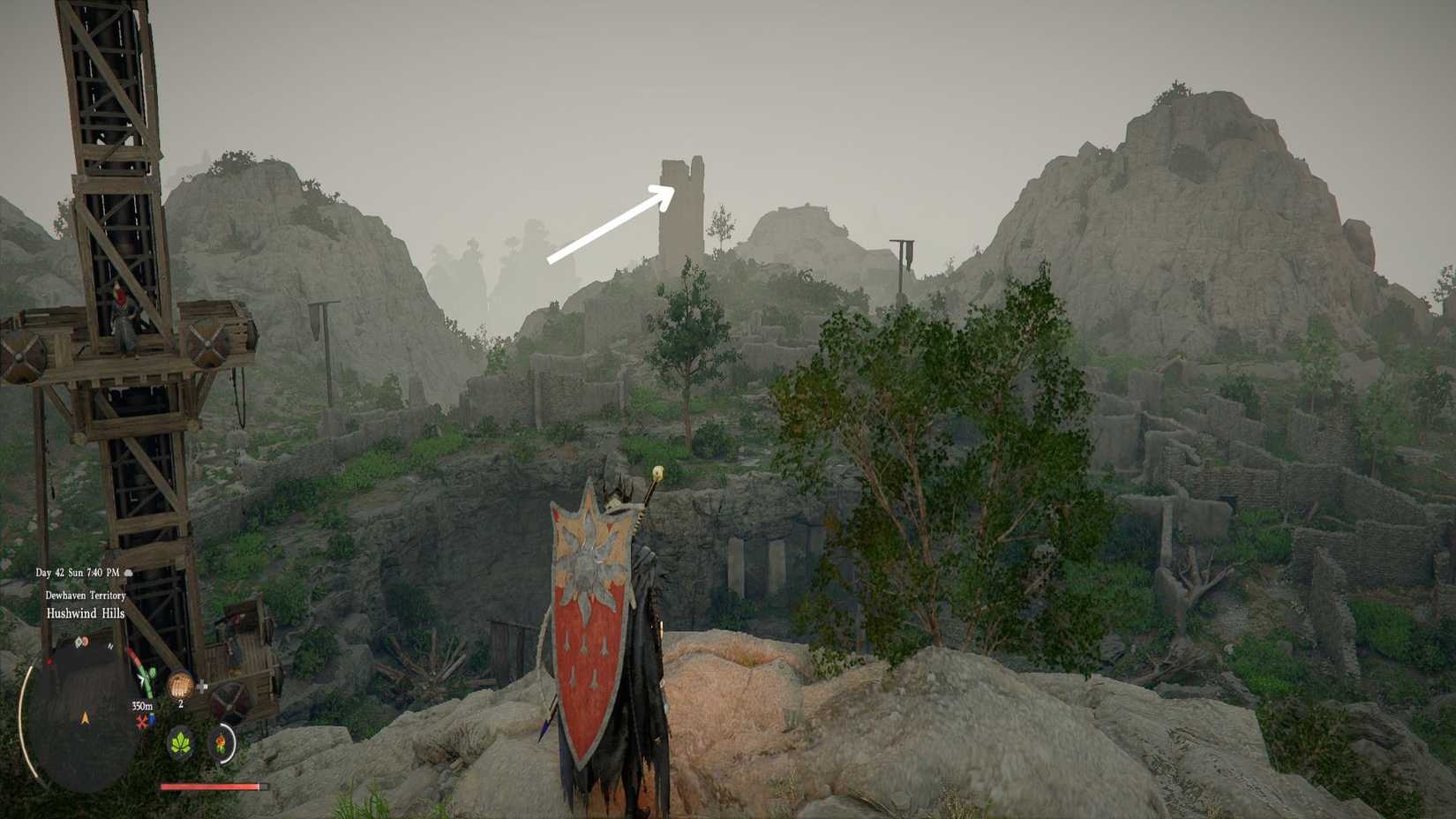Click the burning torch buff icon
This screenshot has width=1456, height=819.
(x=221, y=744)
